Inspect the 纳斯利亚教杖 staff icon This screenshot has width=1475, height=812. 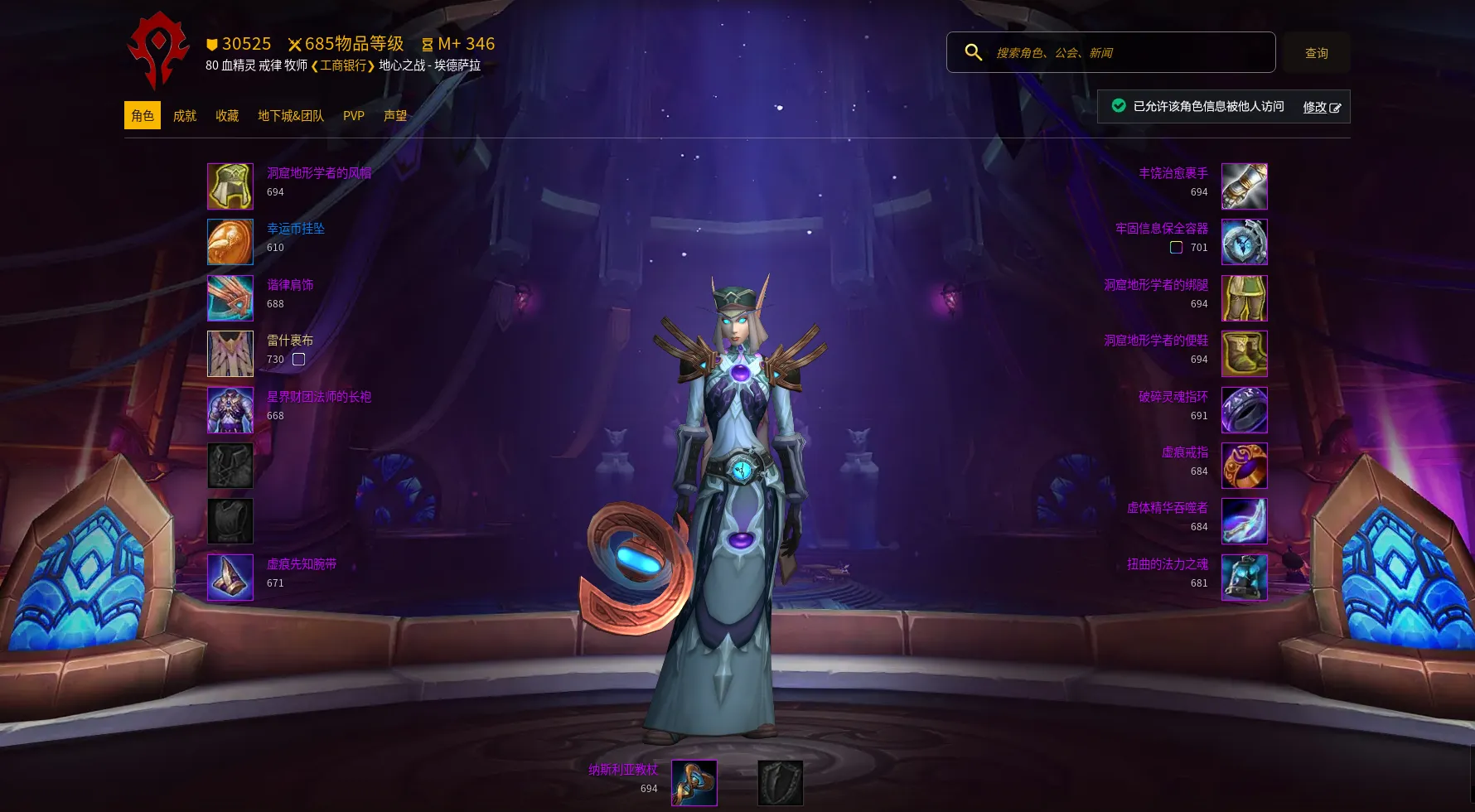coord(694,783)
